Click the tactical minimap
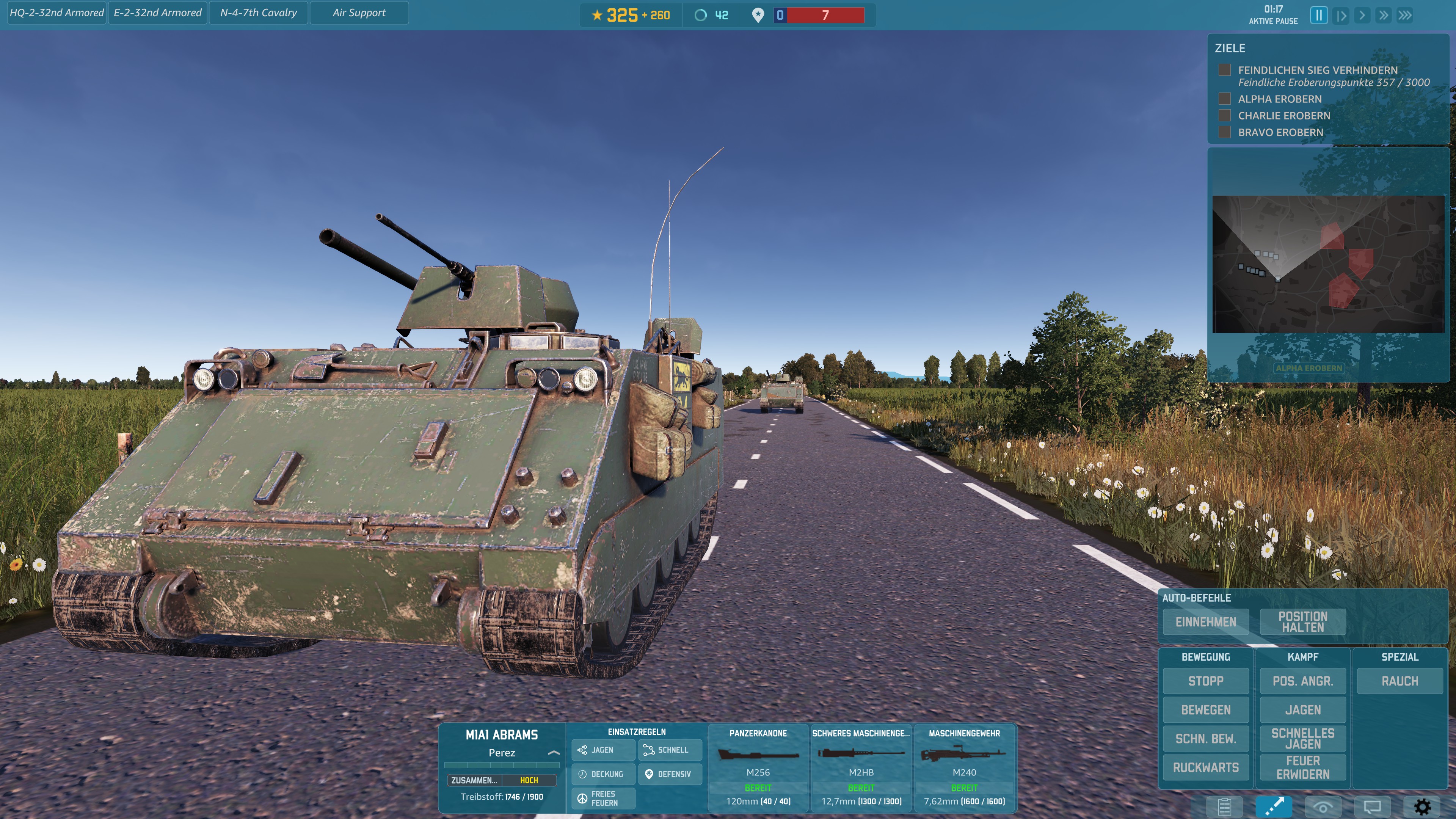The width and height of the screenshot is (1456, 819). tap(1327, 264)
